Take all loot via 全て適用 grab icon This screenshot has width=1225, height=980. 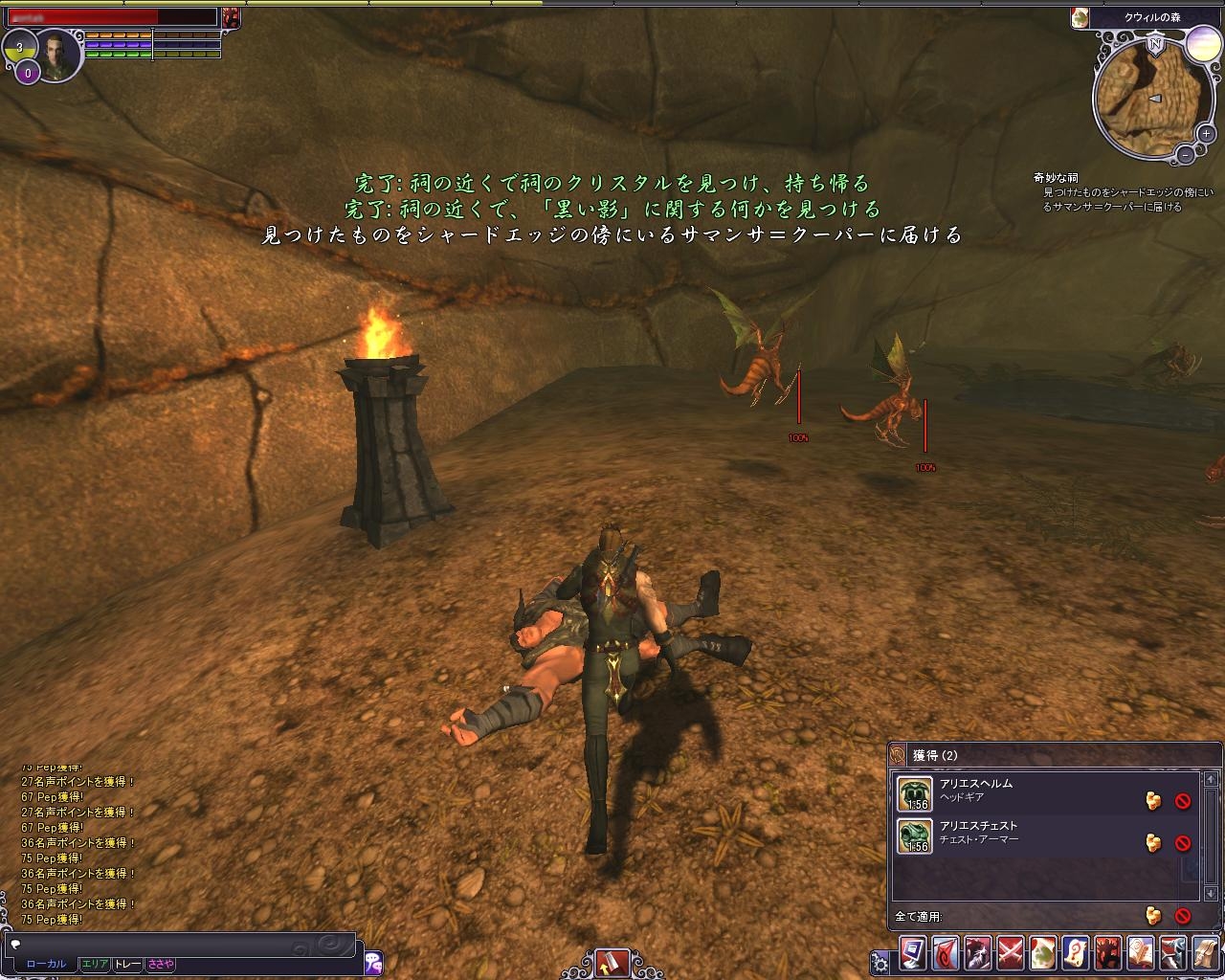click(x=1154, y=916)
